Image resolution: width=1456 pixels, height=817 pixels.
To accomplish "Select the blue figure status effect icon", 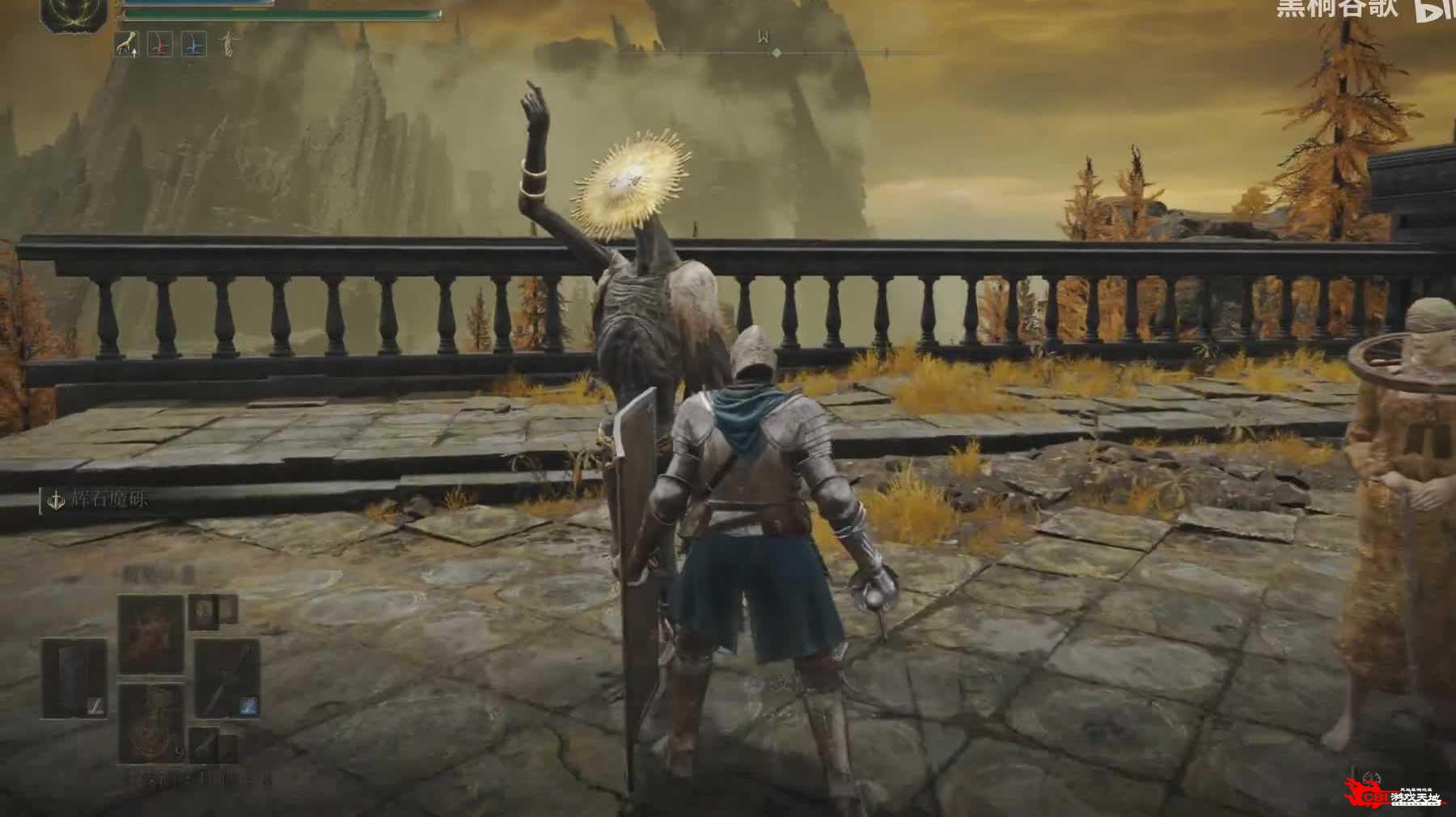I will pyautogui.click(x=193, y=44).
